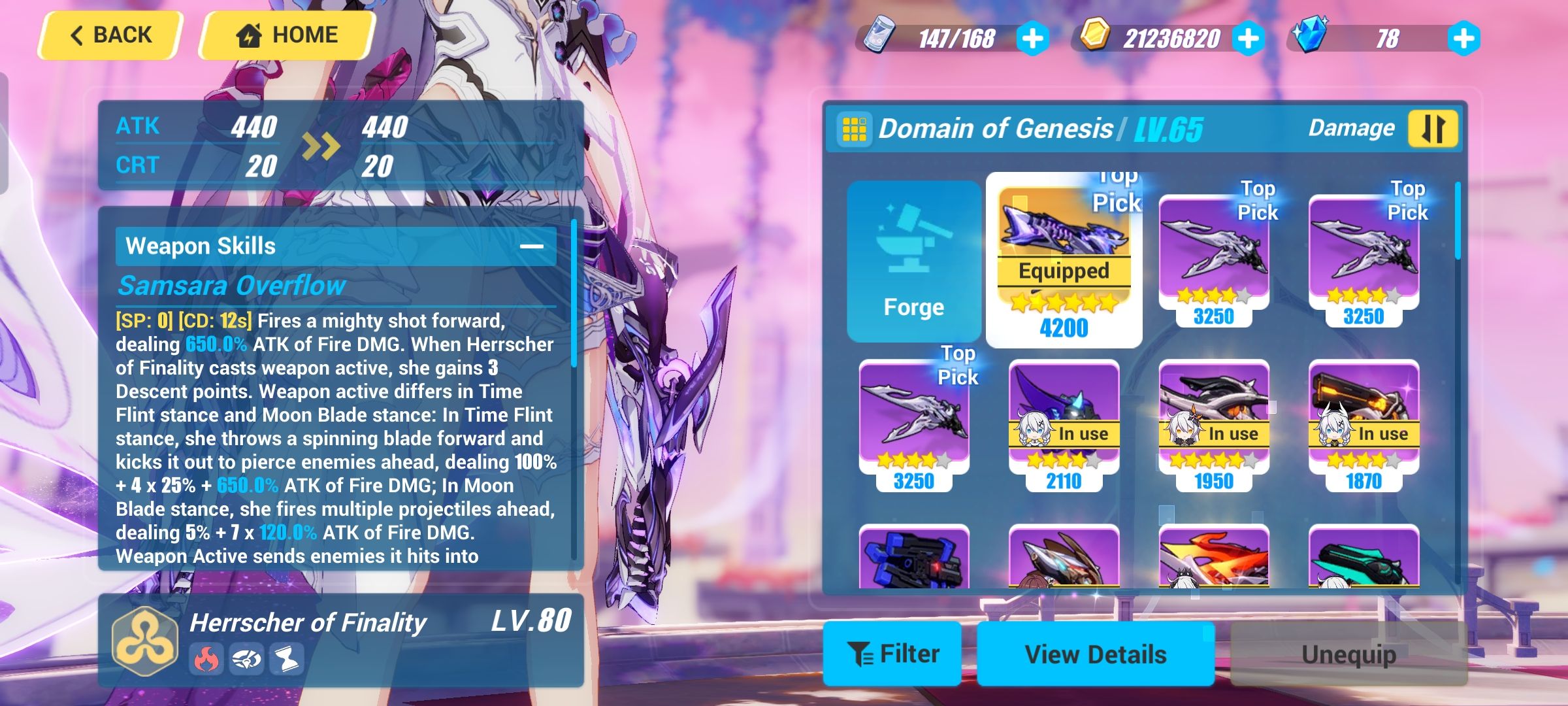The width and height of the screenshot is (1568, 706).
Task: Open View Details for the selected weapon
Action: tap(1096, 654)
